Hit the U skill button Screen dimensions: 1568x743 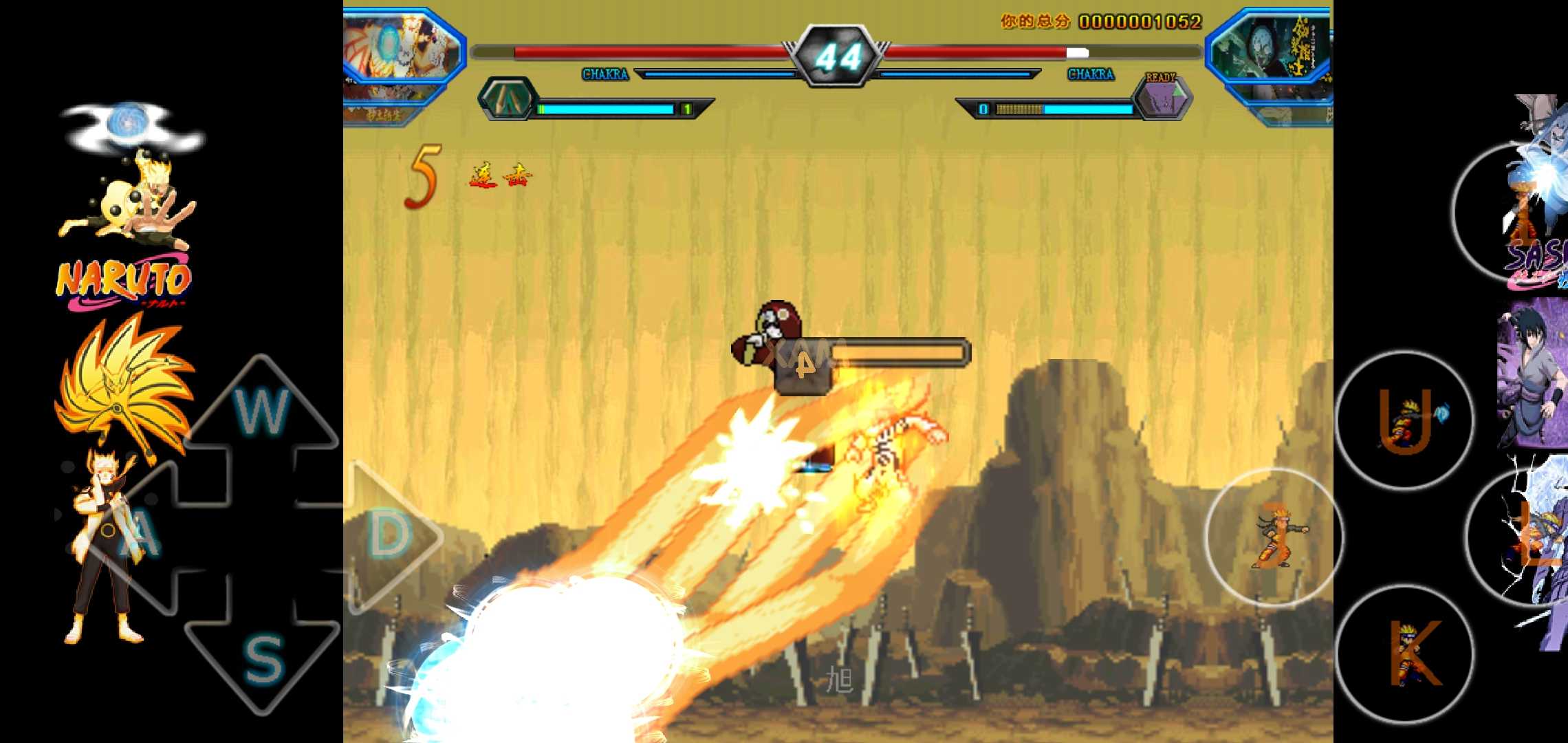1404,420
